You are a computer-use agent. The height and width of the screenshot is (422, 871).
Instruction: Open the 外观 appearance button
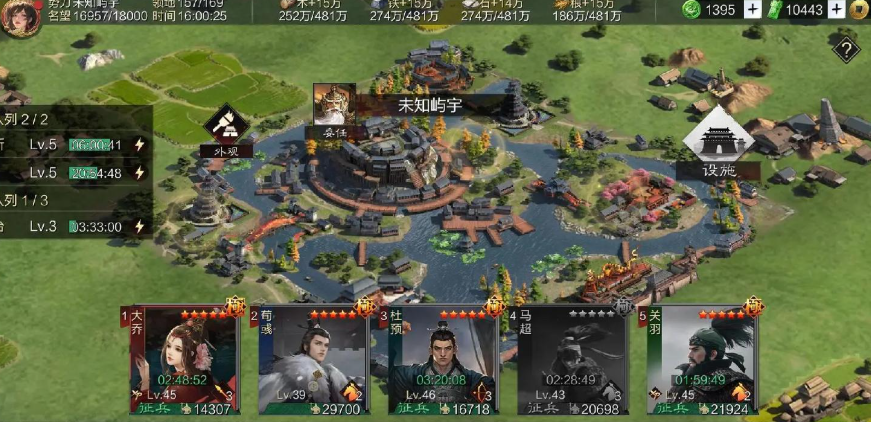pyautogui.click(x=220, y=129)
